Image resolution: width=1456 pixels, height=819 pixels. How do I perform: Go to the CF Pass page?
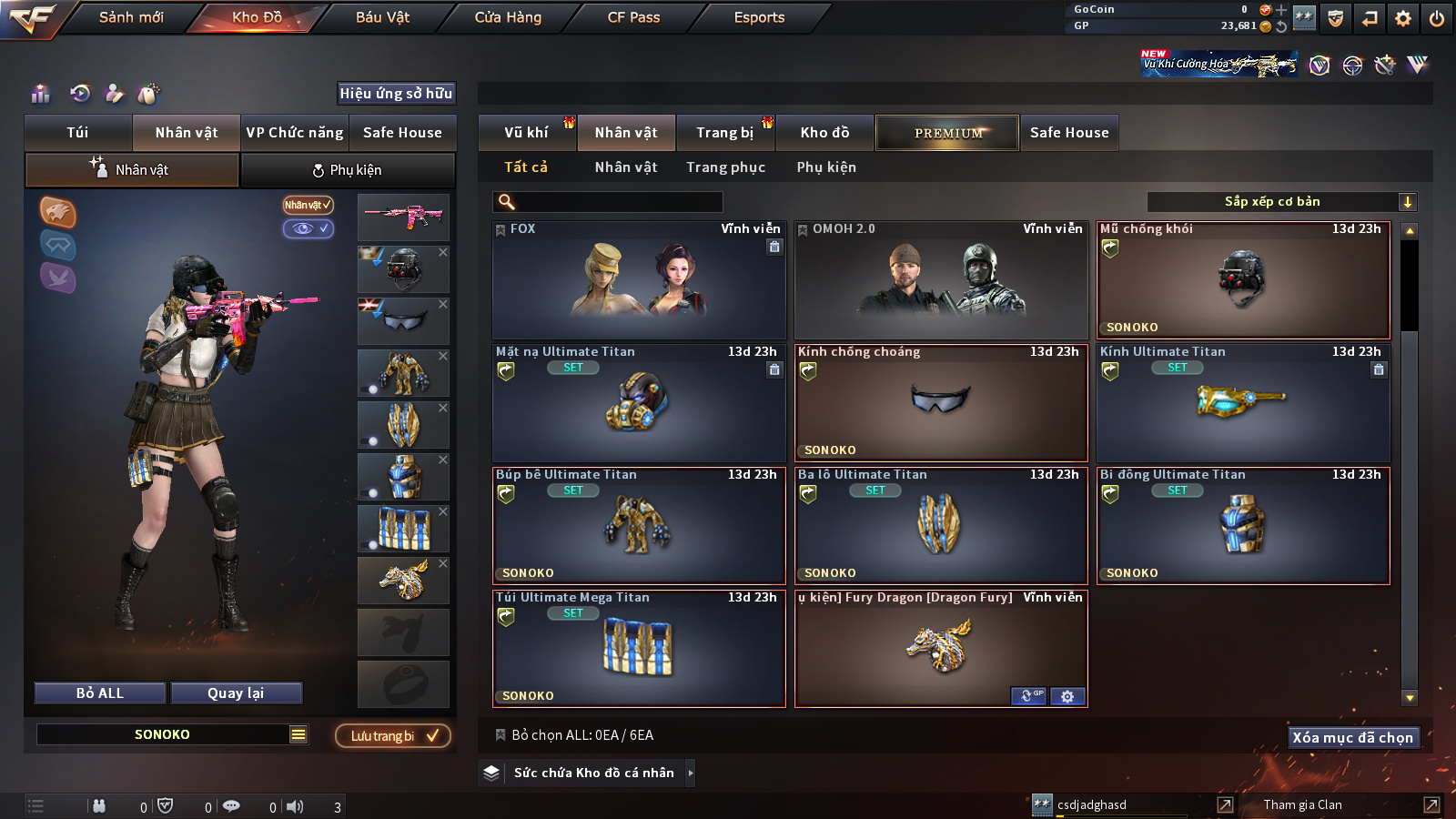(x=633, y=17)
